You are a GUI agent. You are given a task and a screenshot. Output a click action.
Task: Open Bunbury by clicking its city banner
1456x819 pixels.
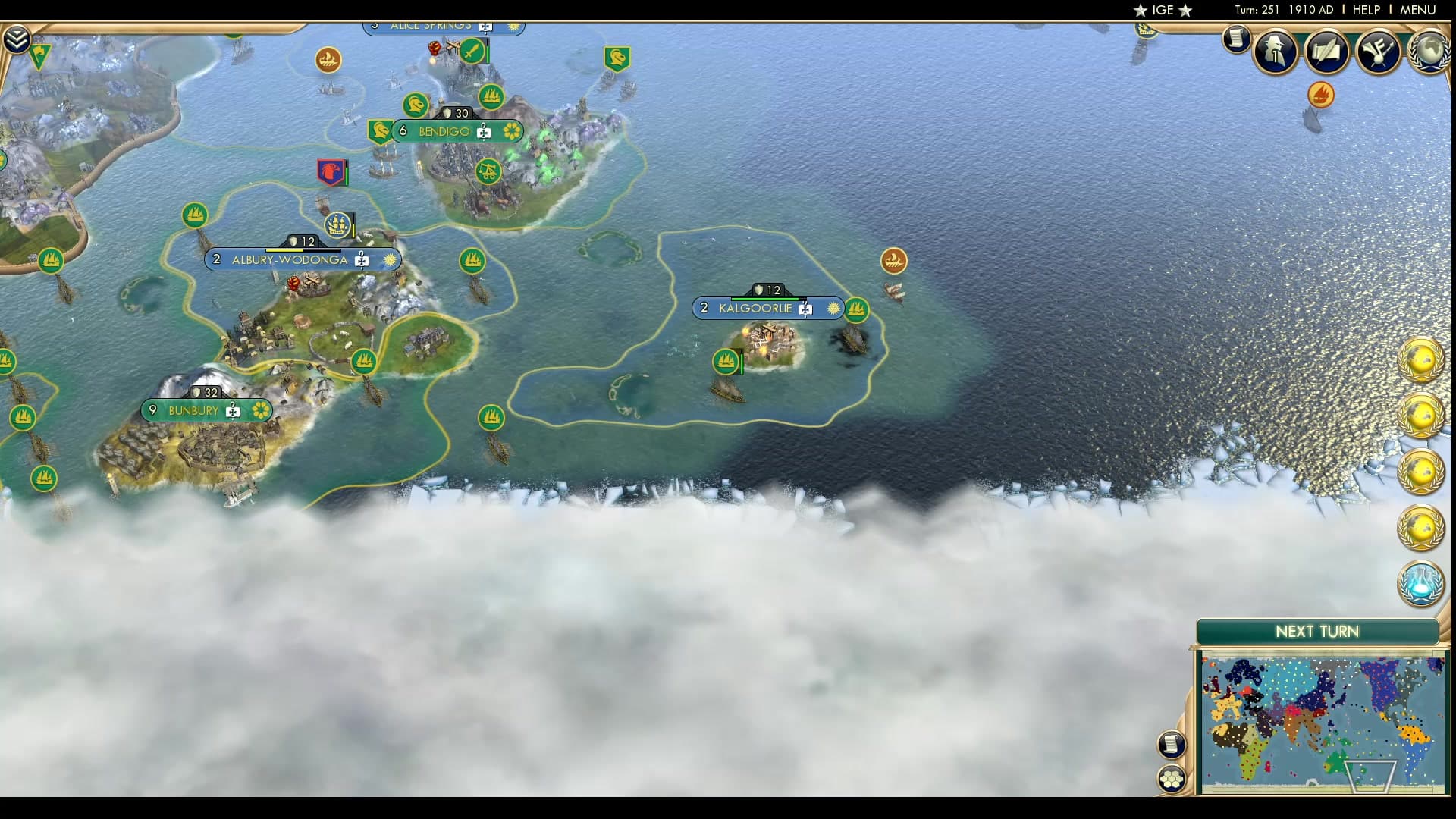(193, 410)
